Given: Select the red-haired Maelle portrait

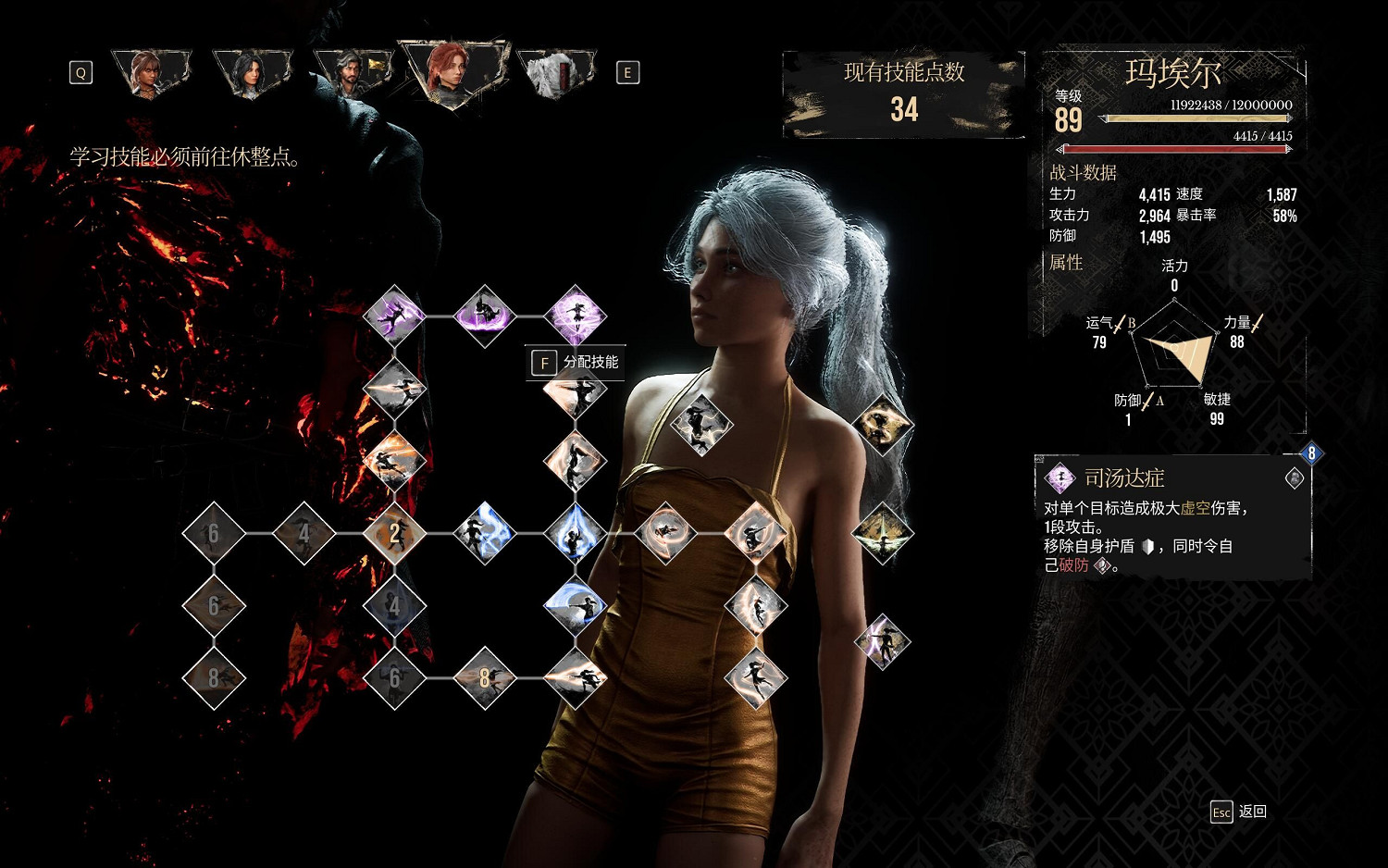Looking at the screenshot, I should (x=452, y=72).
